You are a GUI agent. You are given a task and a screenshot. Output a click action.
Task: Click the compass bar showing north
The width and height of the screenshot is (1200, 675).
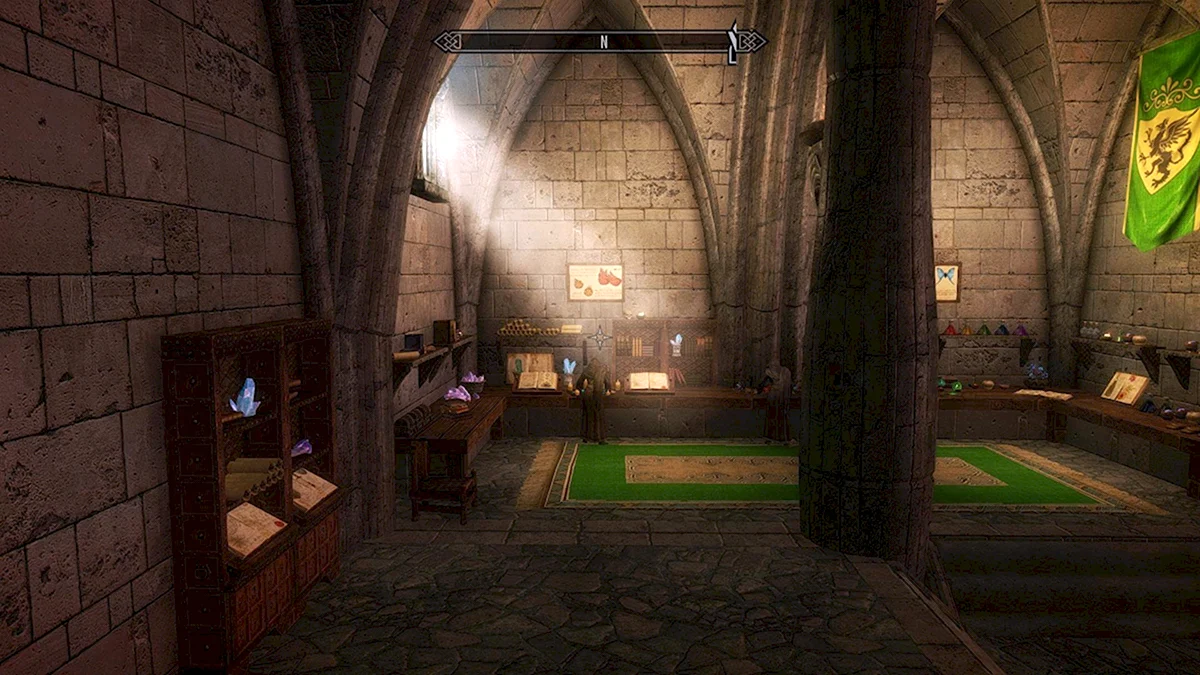600,41
